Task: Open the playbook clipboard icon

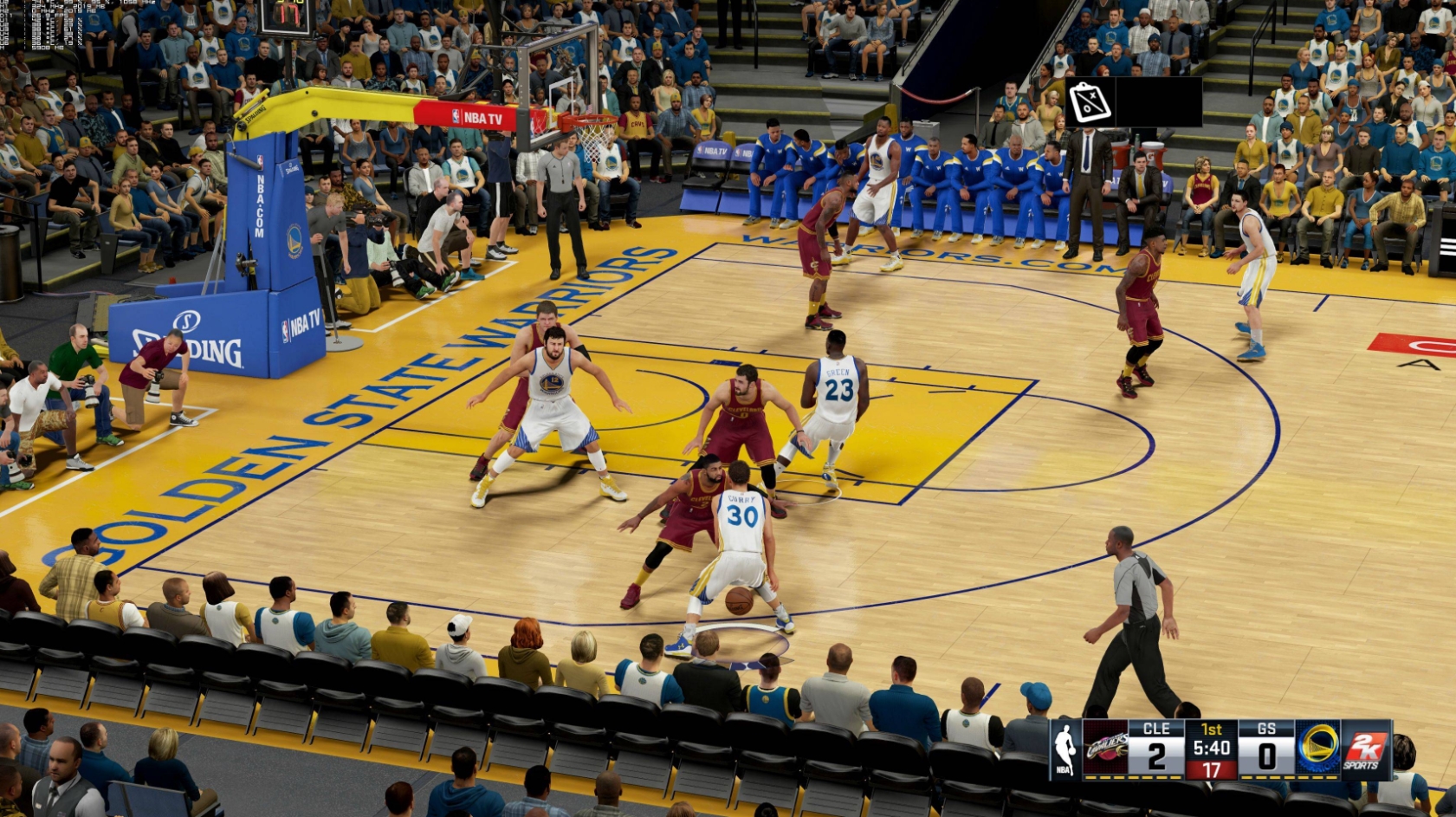Action: point(1091,101)
